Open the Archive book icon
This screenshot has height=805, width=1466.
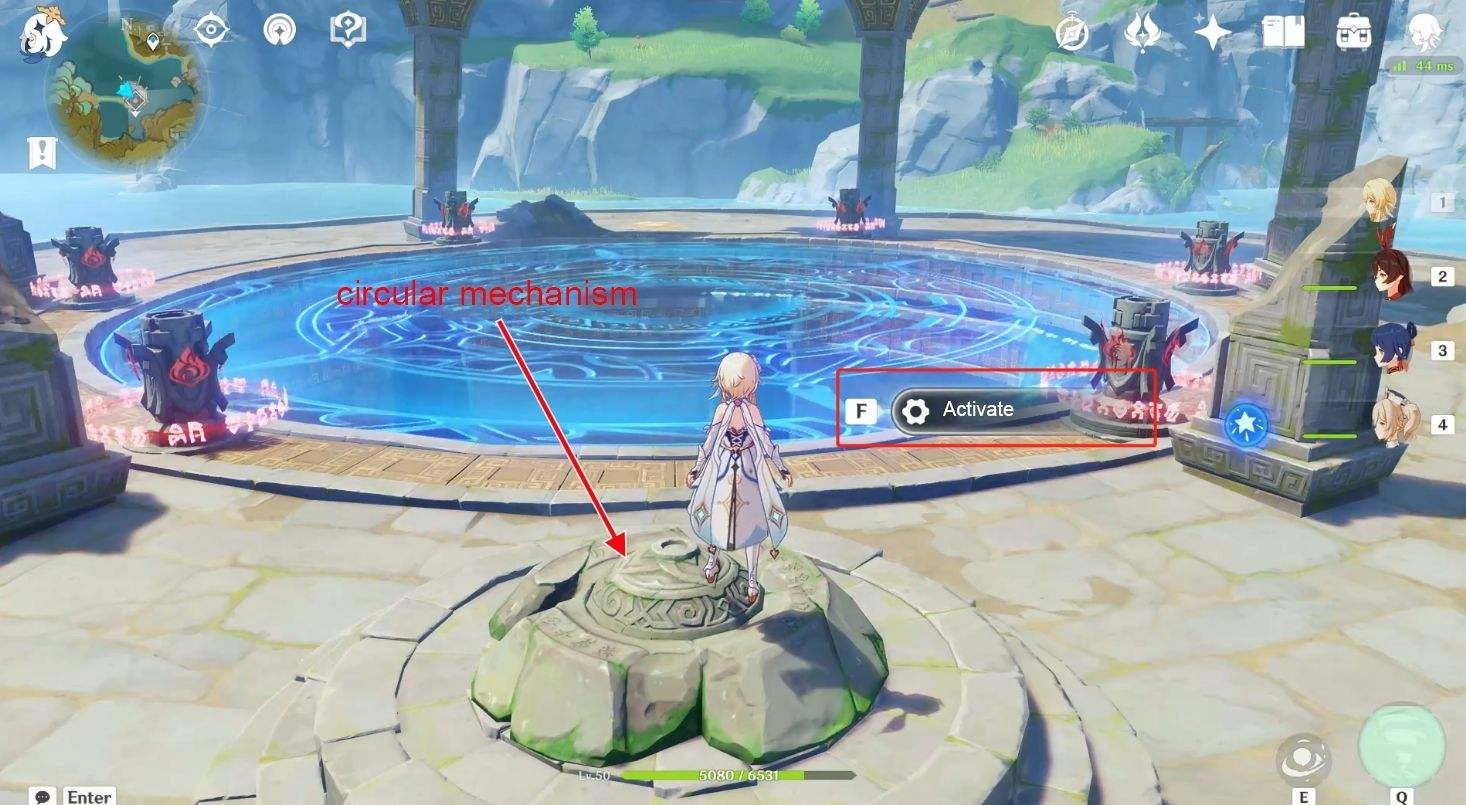pyautogui.click(x=1282, y=31)
